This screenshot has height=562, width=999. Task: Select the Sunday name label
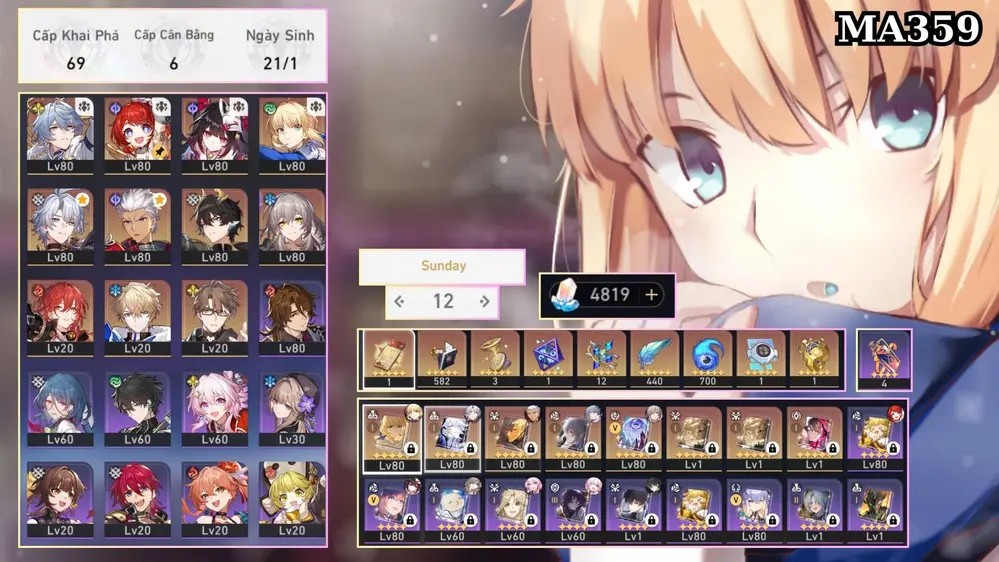[442, 267]
